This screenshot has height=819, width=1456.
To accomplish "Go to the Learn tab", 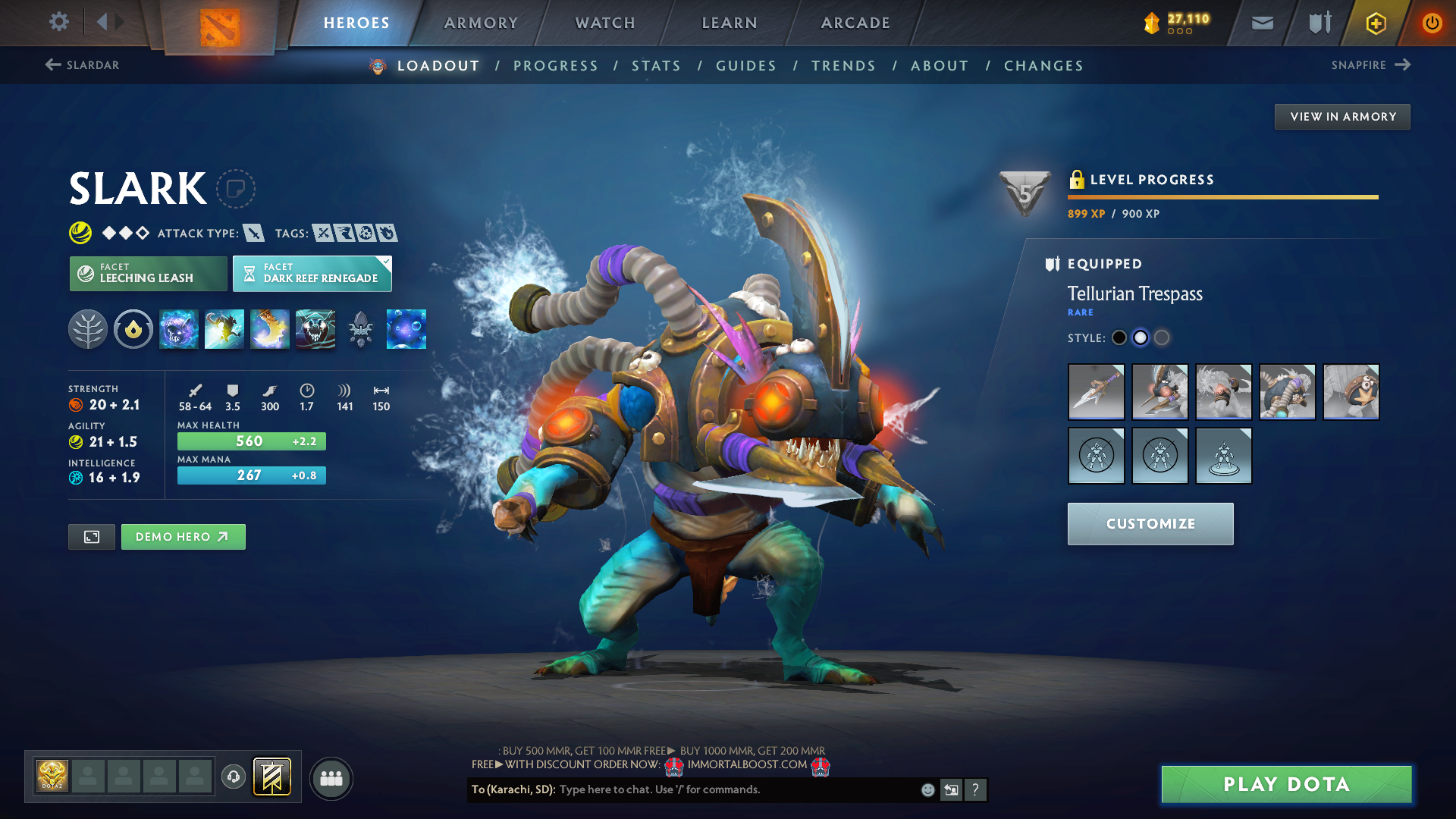I will tap(730, 23).
